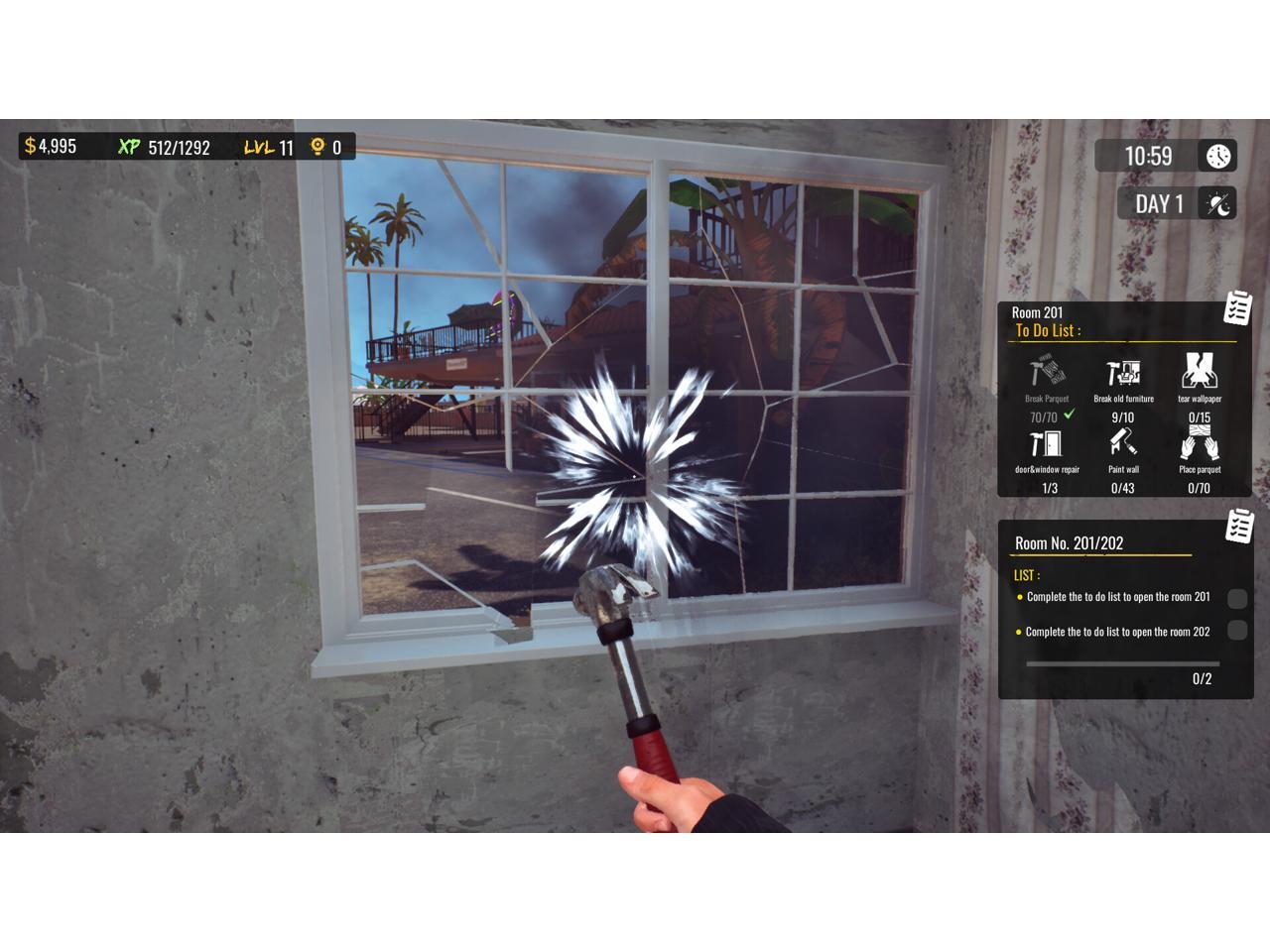The image size is (1270, 952).
Task: Select the Break old furniture task icon
Action: tap(1123, 373)
